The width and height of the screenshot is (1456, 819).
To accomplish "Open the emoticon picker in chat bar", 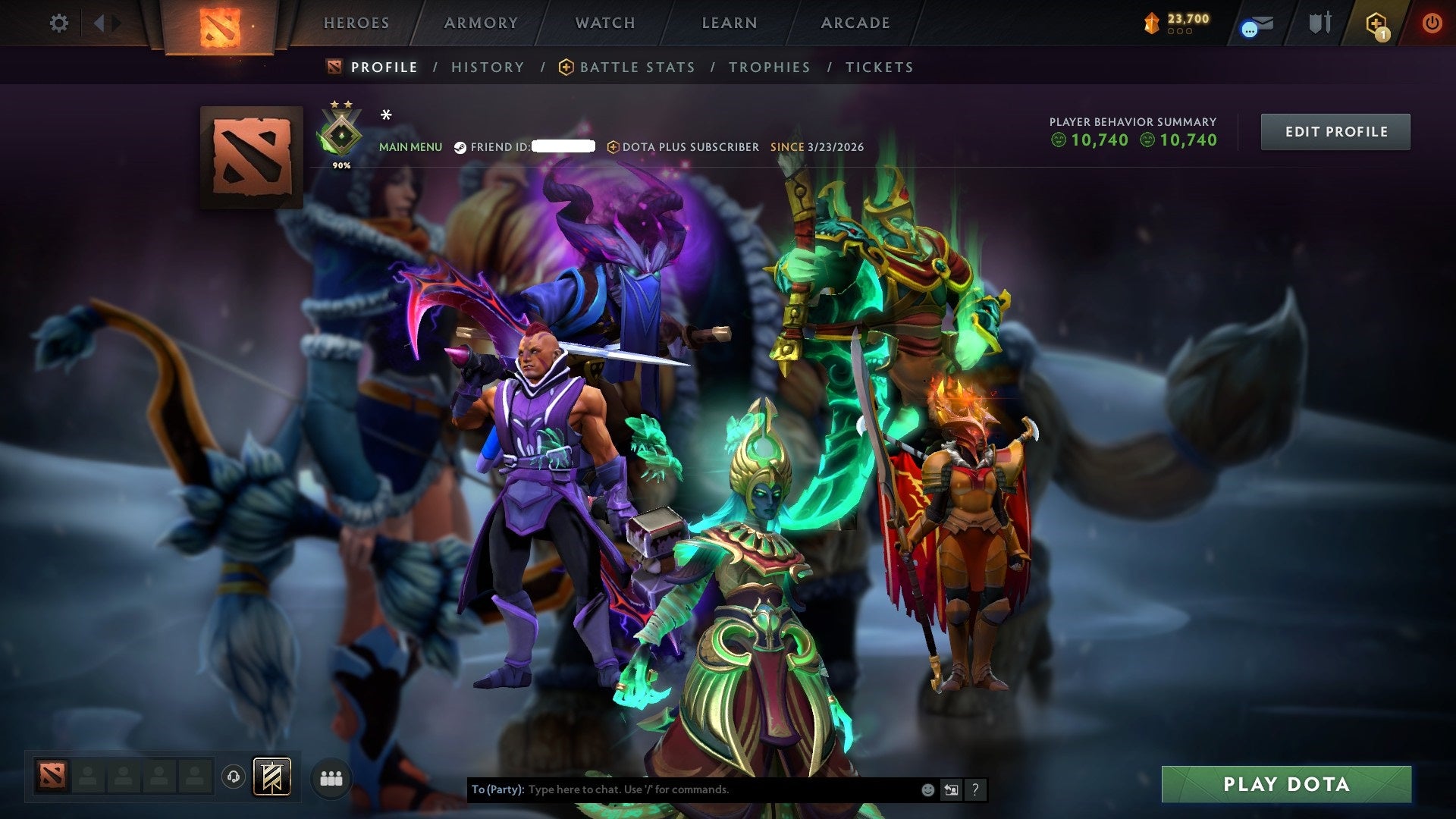I will 927,789.
